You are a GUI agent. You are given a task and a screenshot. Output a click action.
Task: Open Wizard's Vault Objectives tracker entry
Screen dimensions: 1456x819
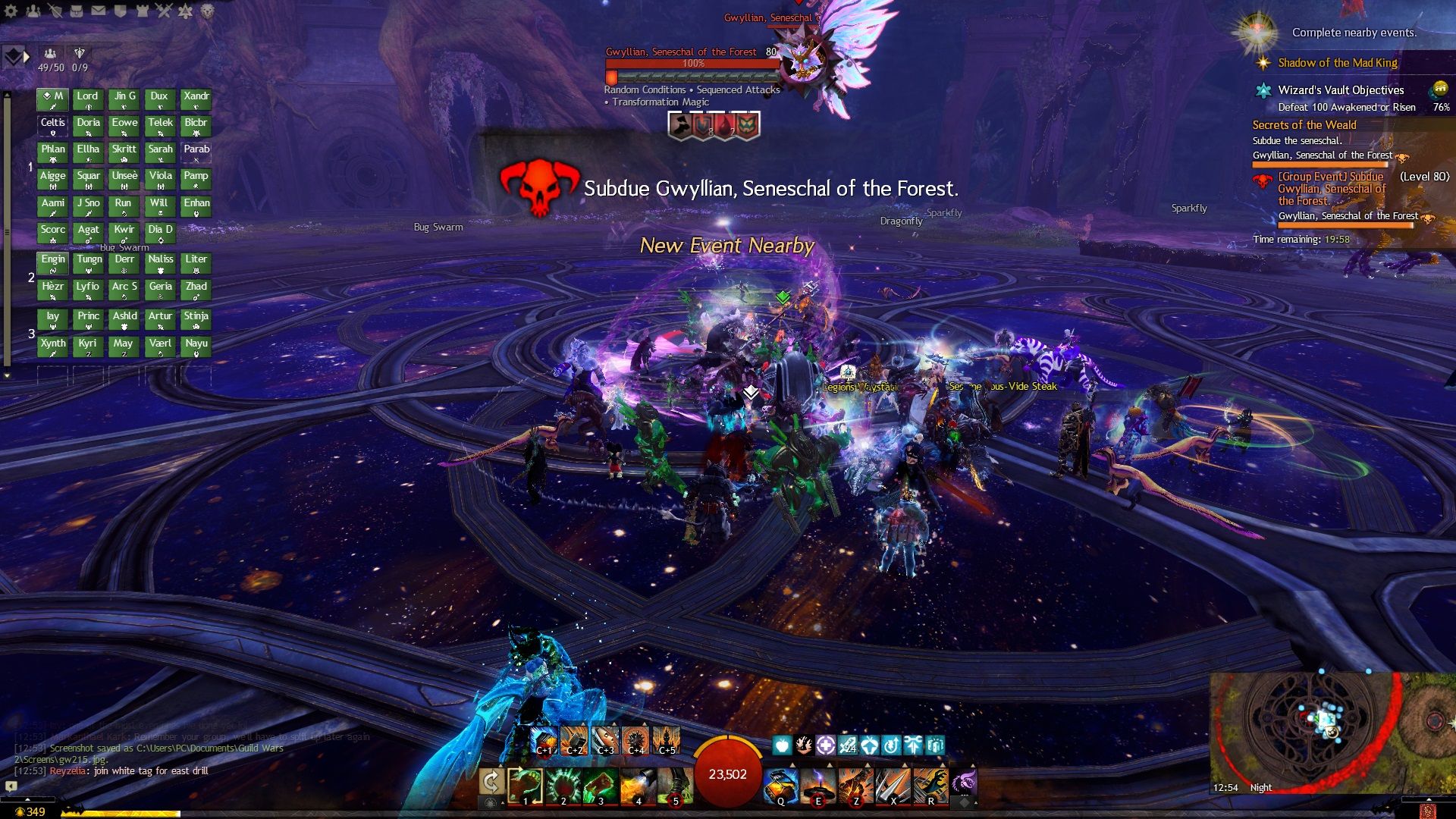(1340, 90)
